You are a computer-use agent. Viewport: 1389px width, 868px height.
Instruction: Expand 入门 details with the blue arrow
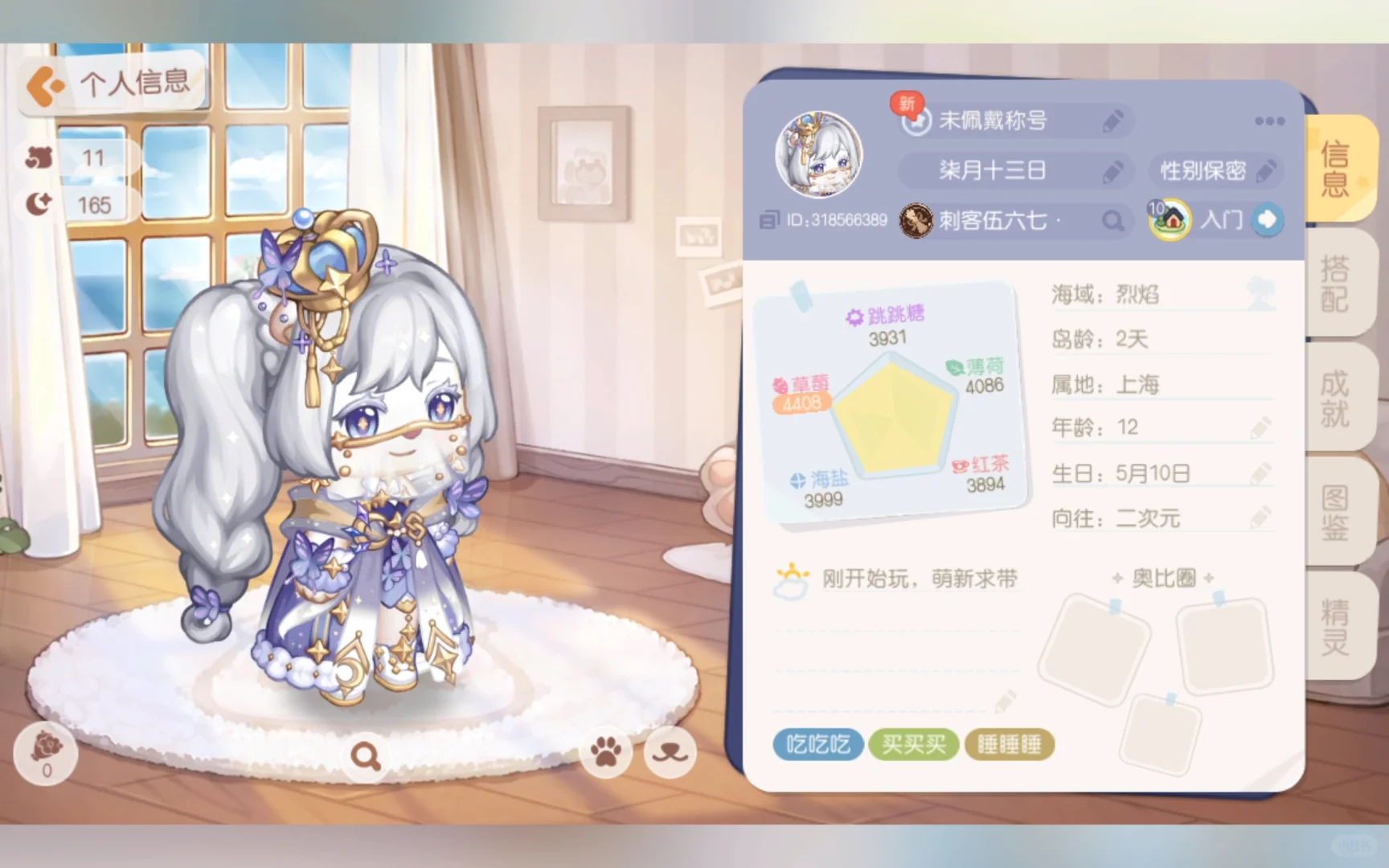pos(1268,220)
